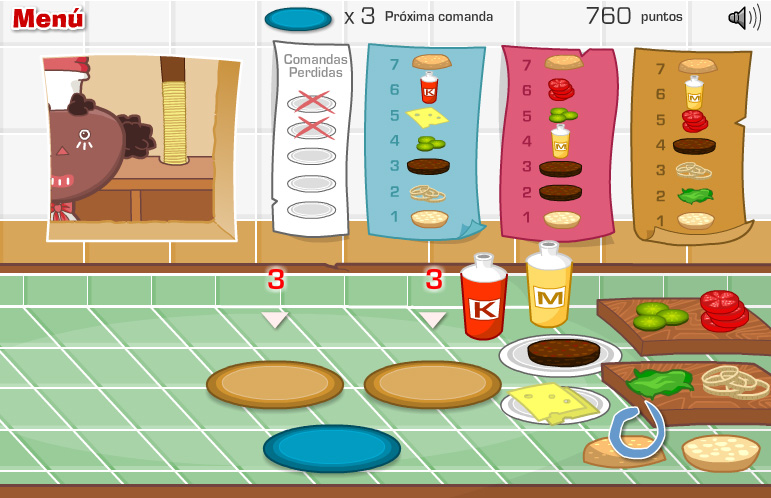Select the blue plate on the counter
The width and height of the screenshot is (771, 498).
coord(331,448)
